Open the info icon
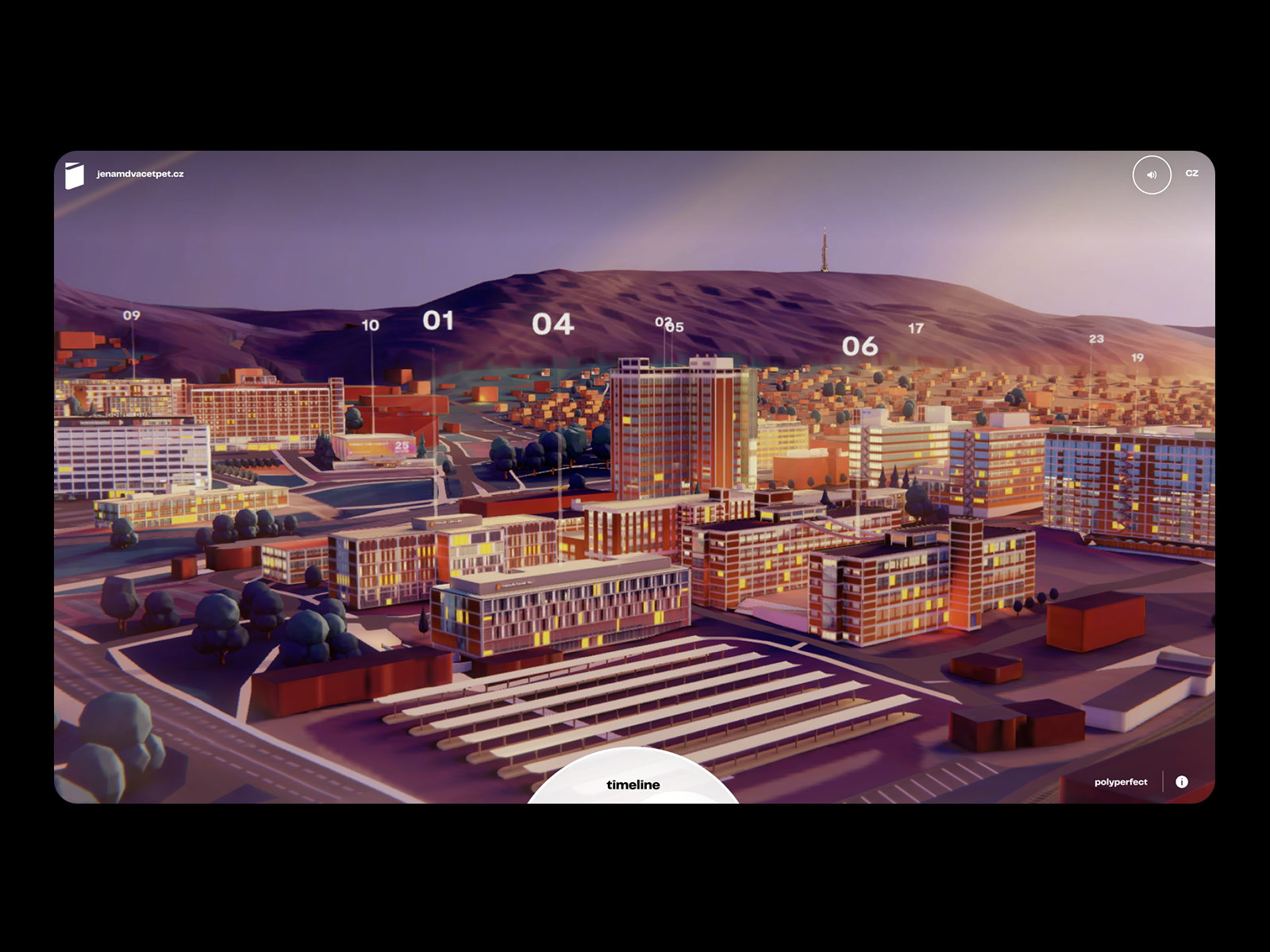1270x952 pixels. click(x=1181, y=781)
